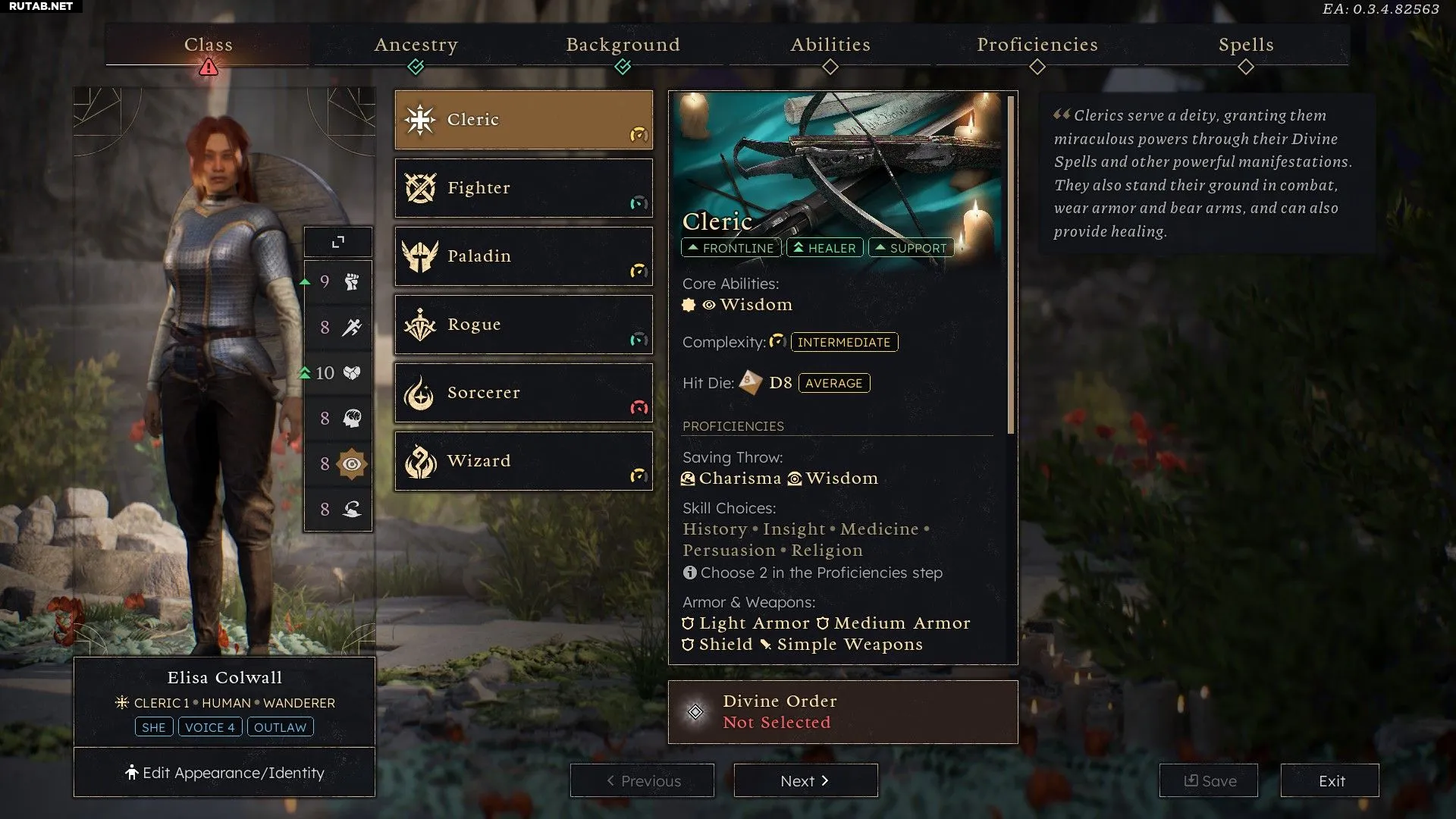1456x819 pixels.
Task: Click Next to continue
Action: (805, 780)
